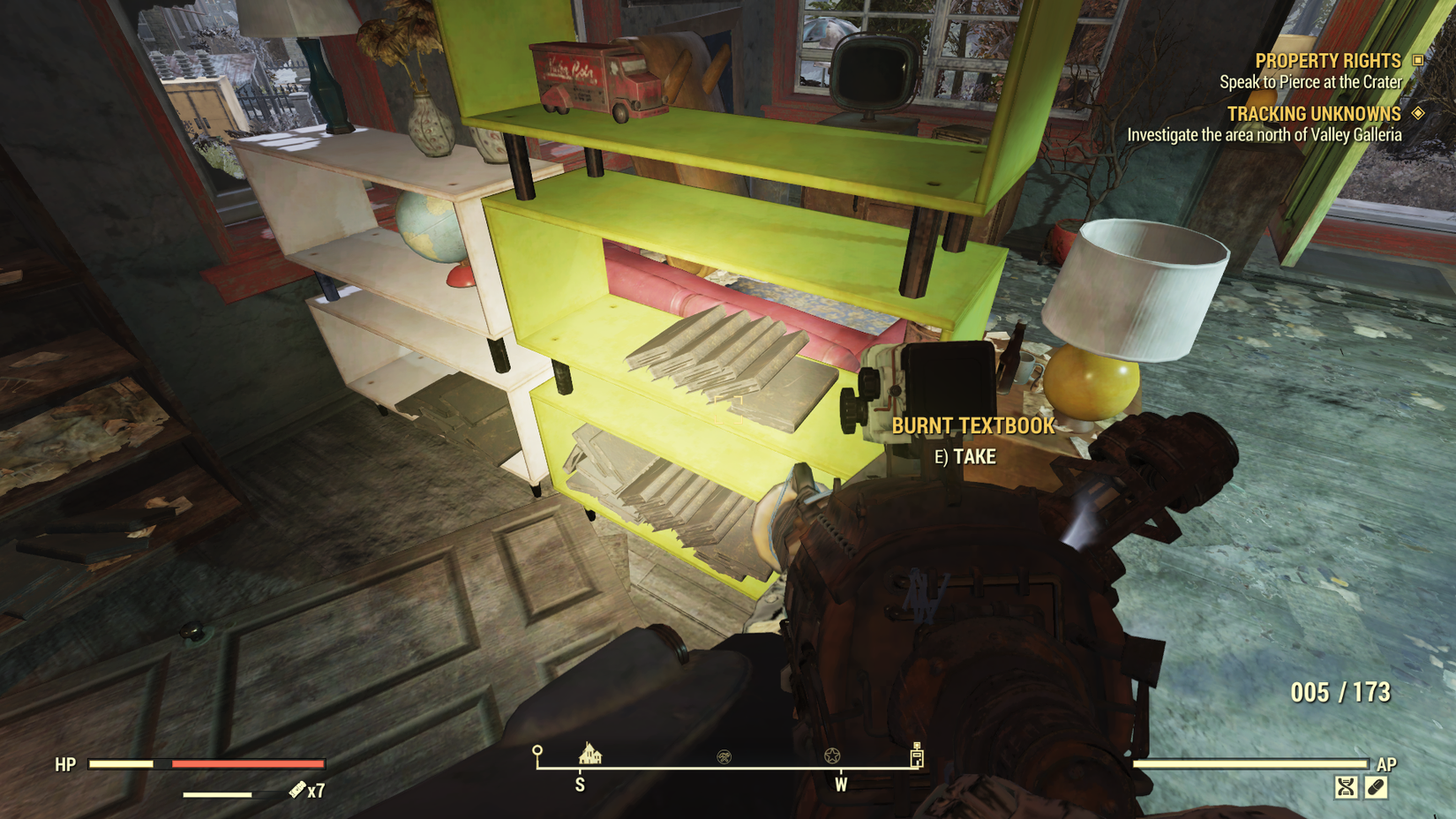Select the star public event icon on the compass
The image size is (1456, 819).
tap(833, 755)
